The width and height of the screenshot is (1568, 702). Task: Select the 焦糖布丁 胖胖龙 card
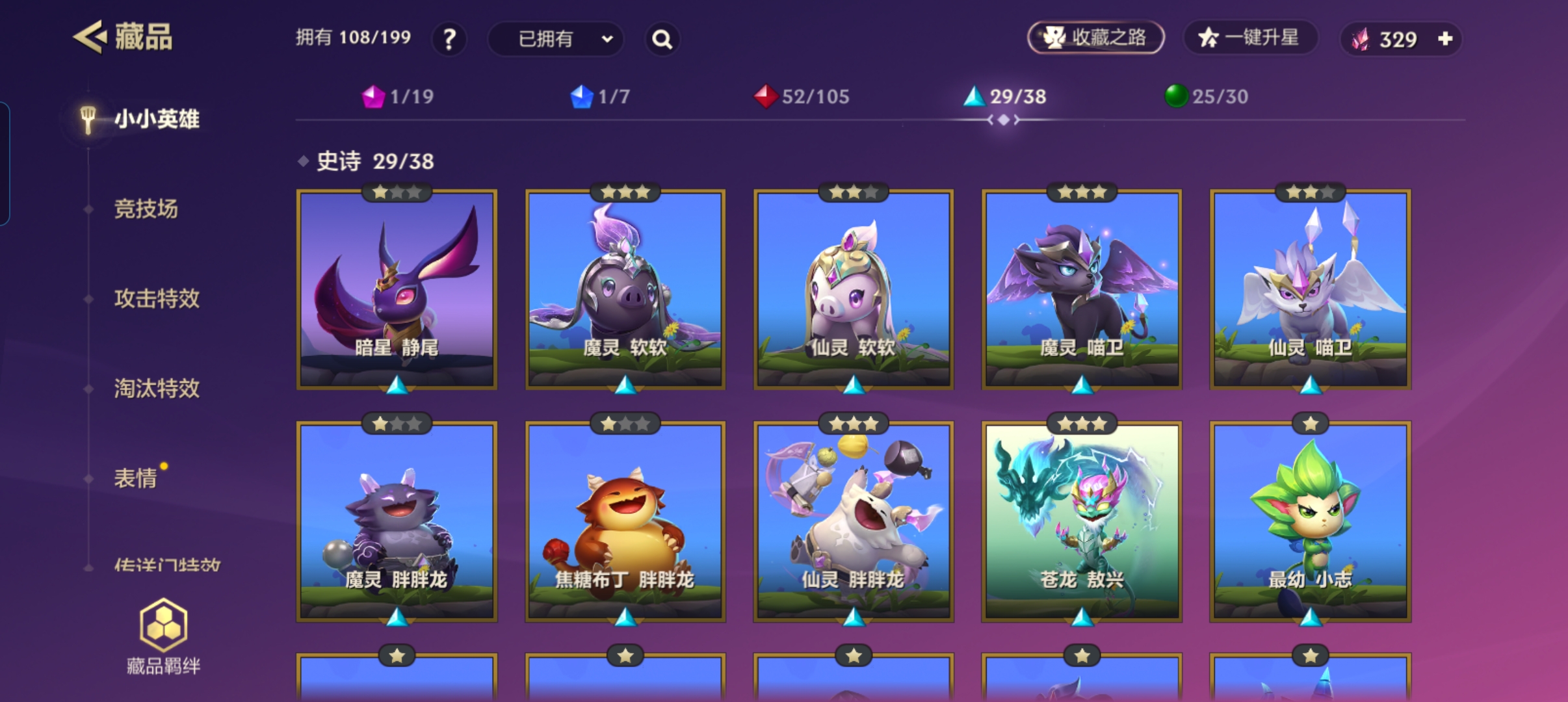coord(625,521)
